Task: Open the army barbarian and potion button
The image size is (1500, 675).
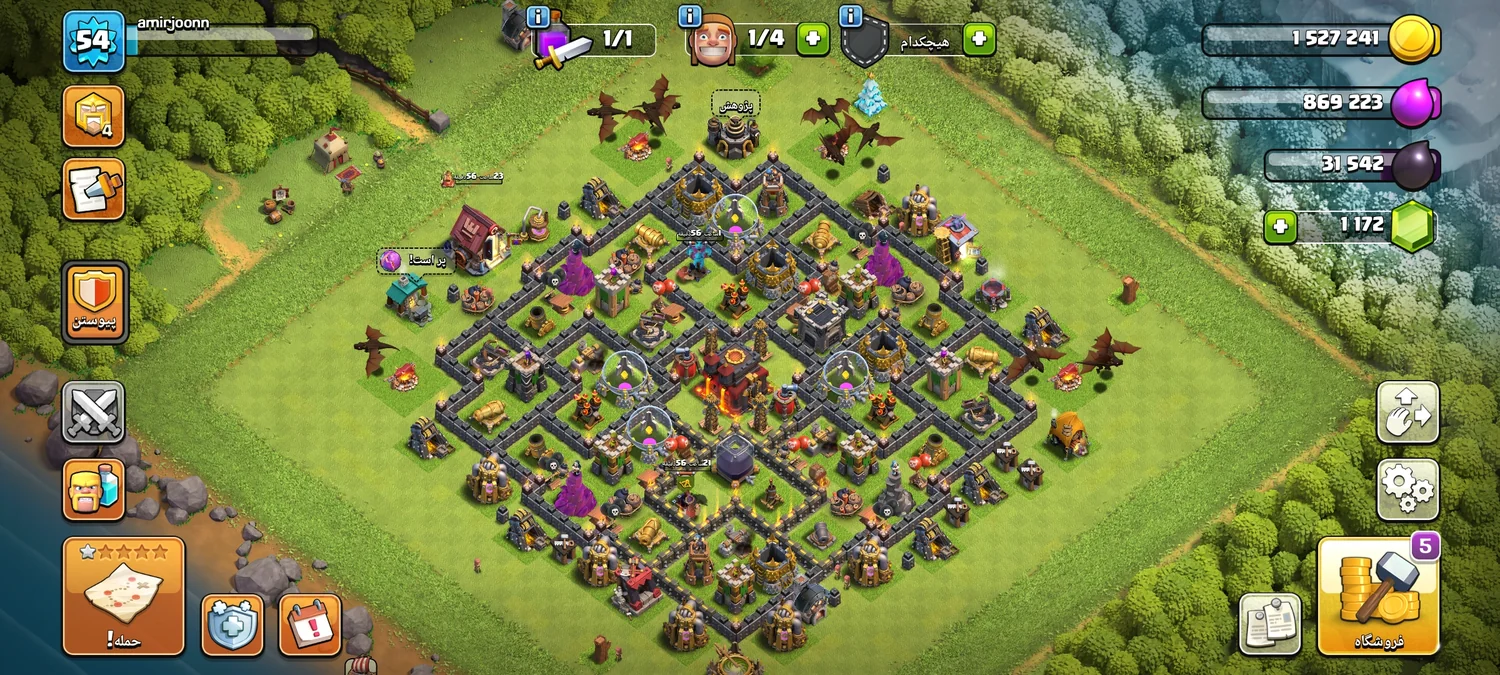Action: 93,489
